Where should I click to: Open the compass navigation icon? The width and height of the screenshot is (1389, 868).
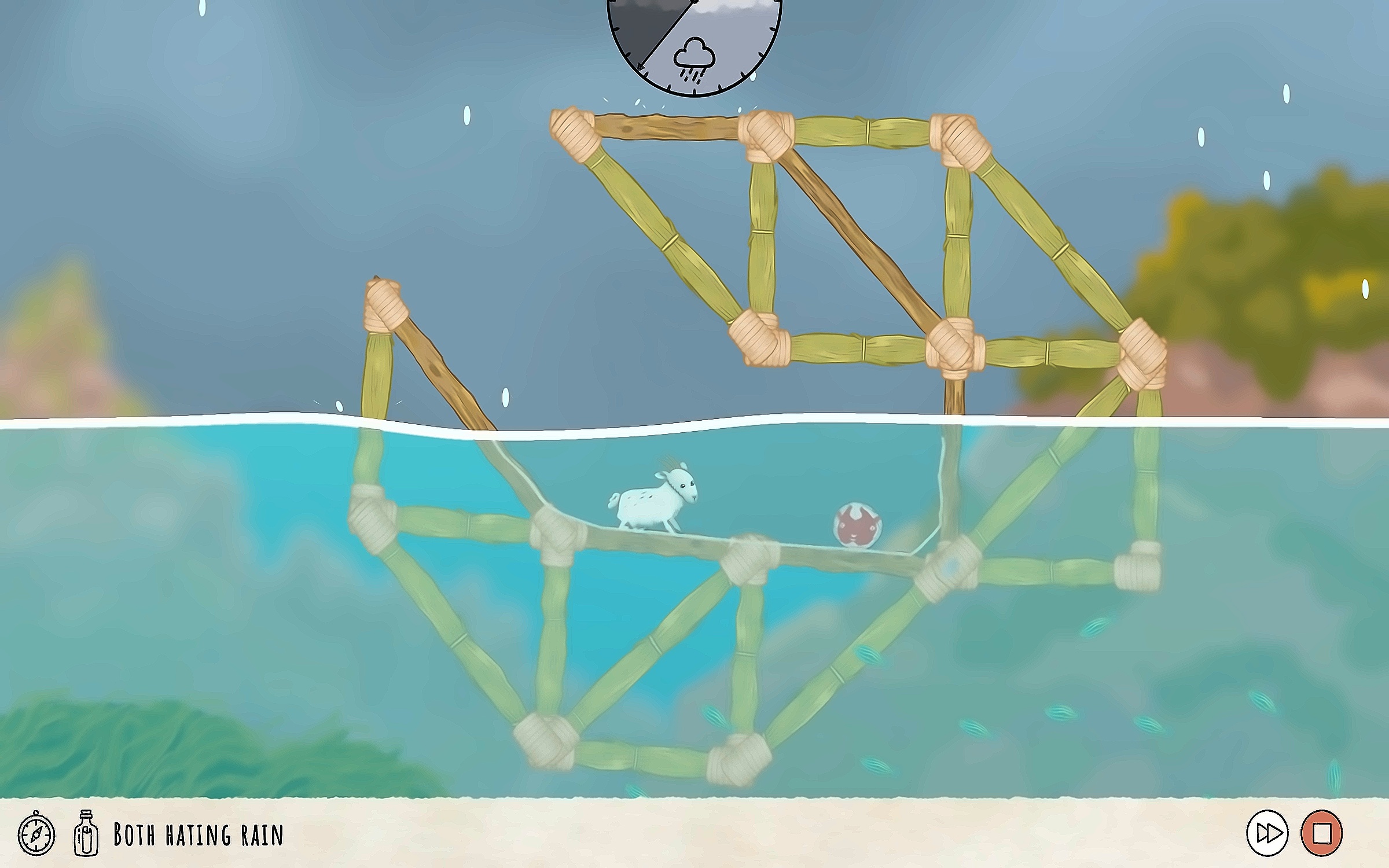[36, 835]
